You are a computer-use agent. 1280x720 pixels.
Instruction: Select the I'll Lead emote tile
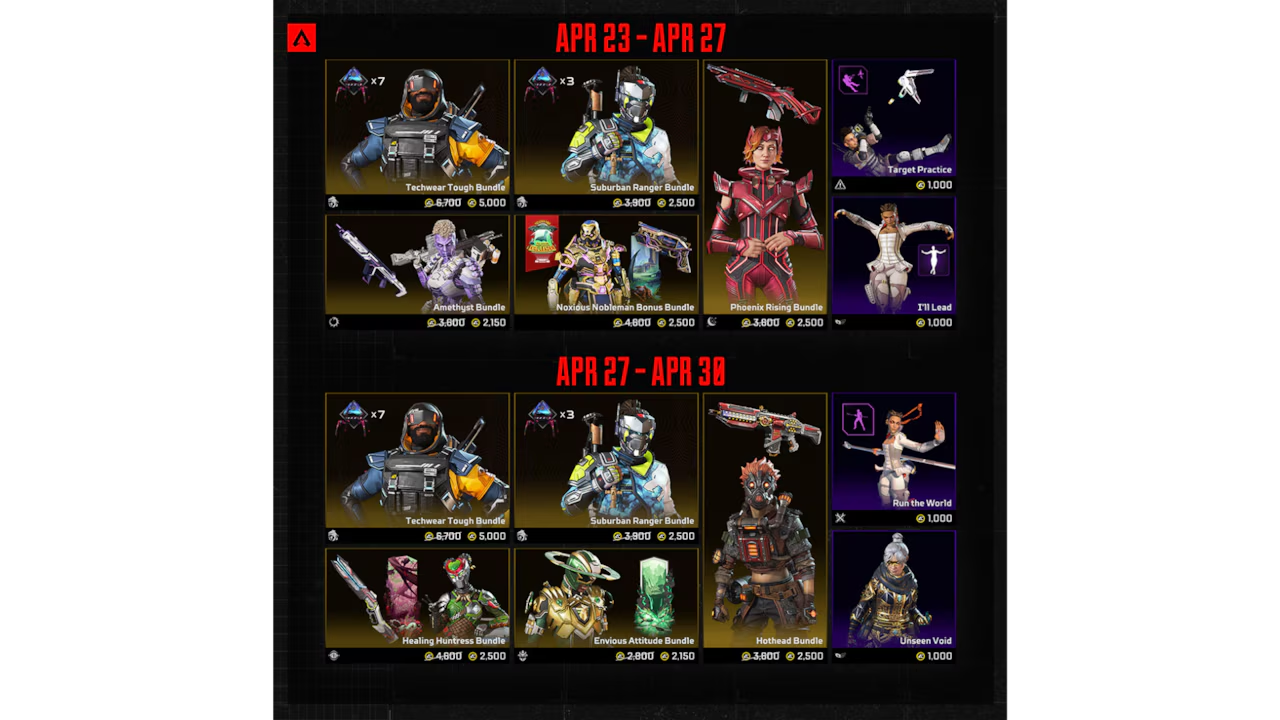point(893,255)
